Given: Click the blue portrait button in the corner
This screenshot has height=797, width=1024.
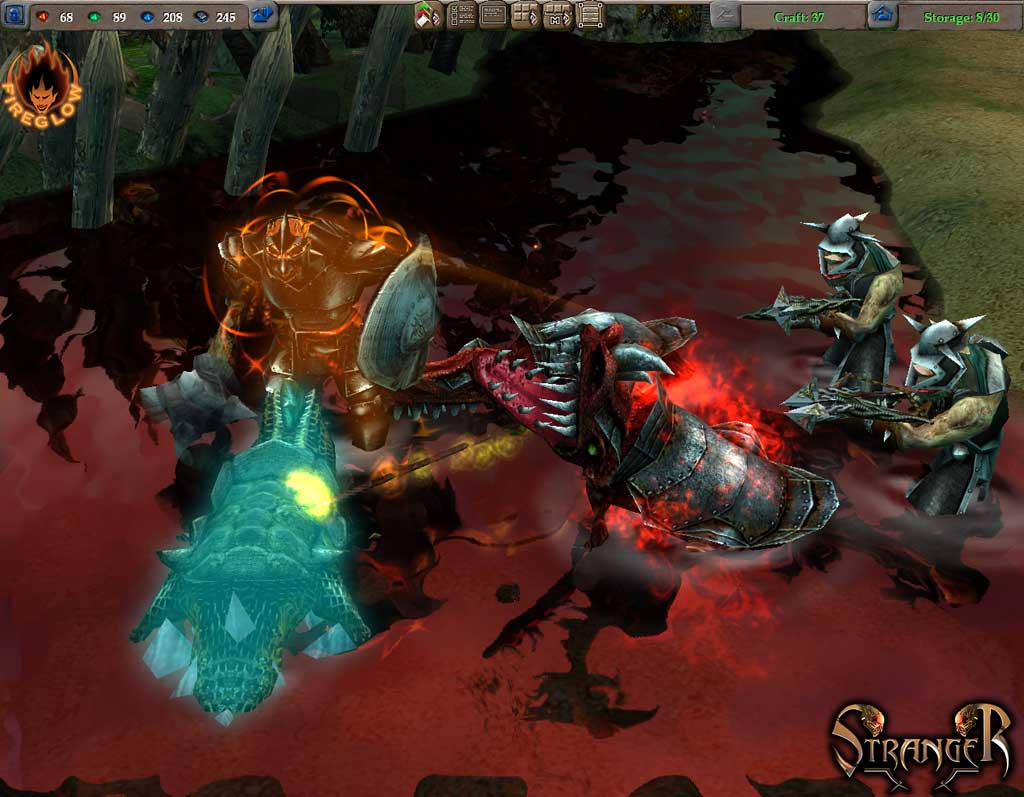Looking at the screenshot, I should pyautogui.click(x=14, y=15).
